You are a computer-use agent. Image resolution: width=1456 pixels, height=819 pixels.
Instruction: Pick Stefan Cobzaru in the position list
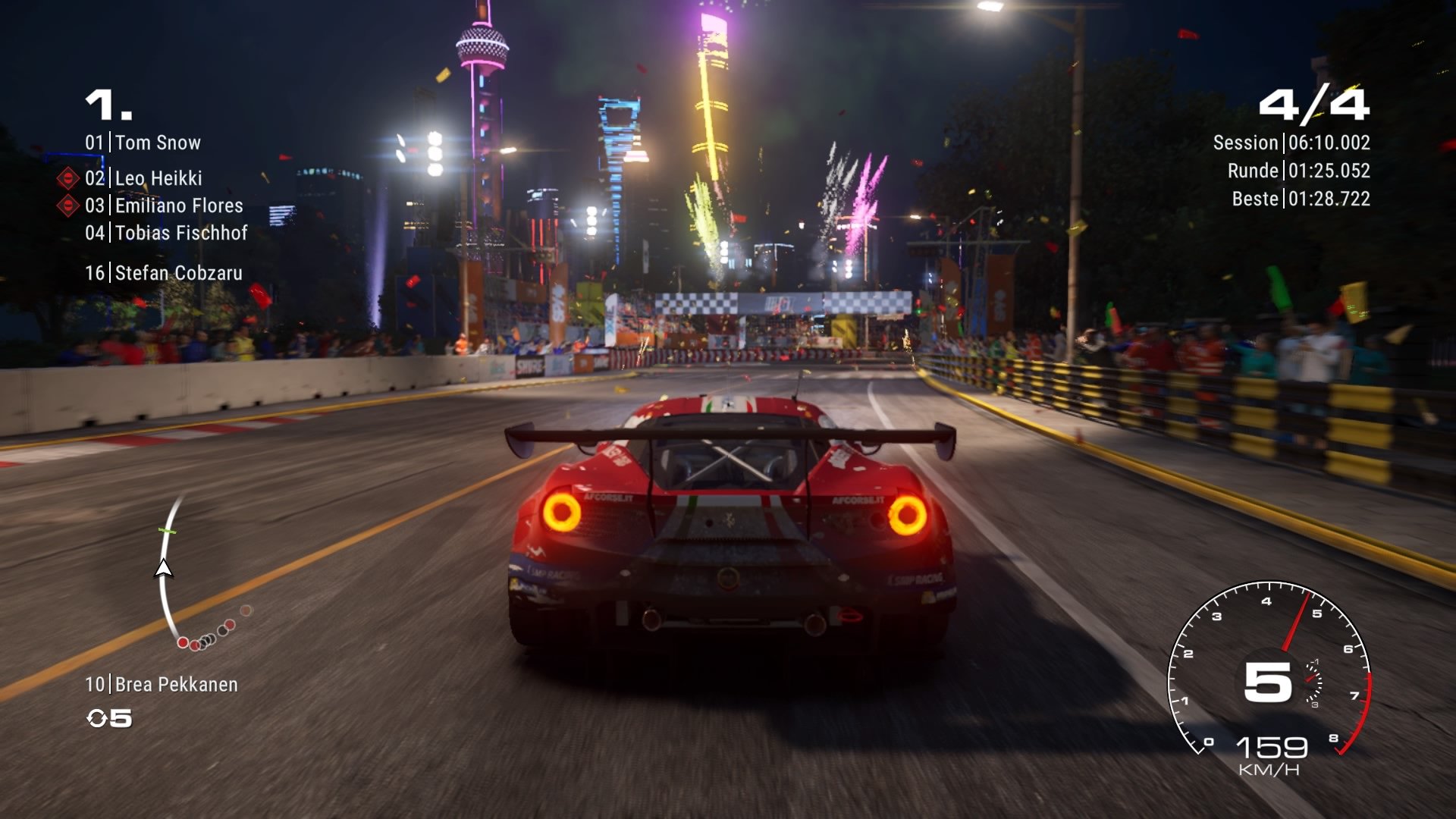[164, 273]
